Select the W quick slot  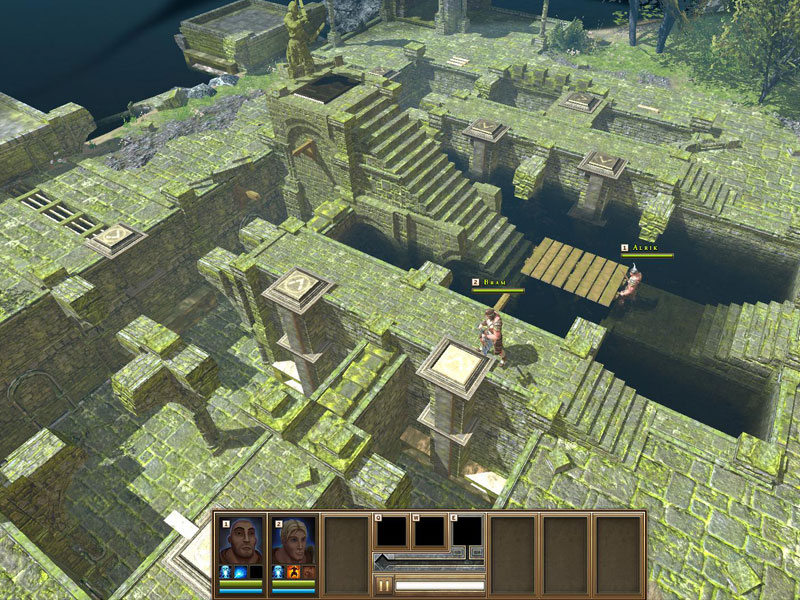pyautogui.click(x=429, y=532)
